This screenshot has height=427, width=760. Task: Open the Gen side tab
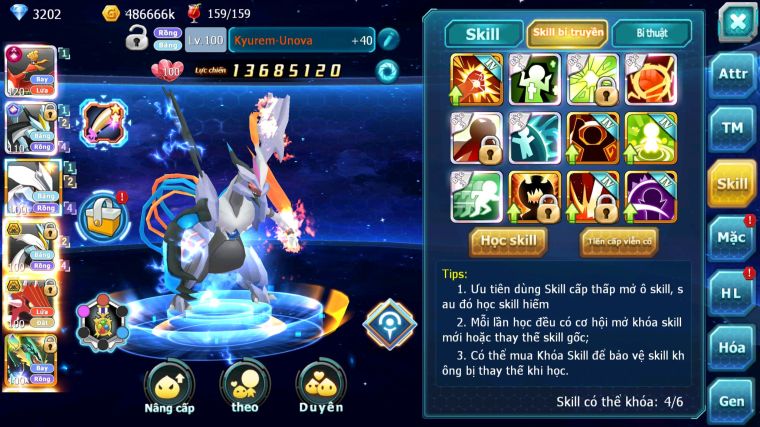click(732, 399)
